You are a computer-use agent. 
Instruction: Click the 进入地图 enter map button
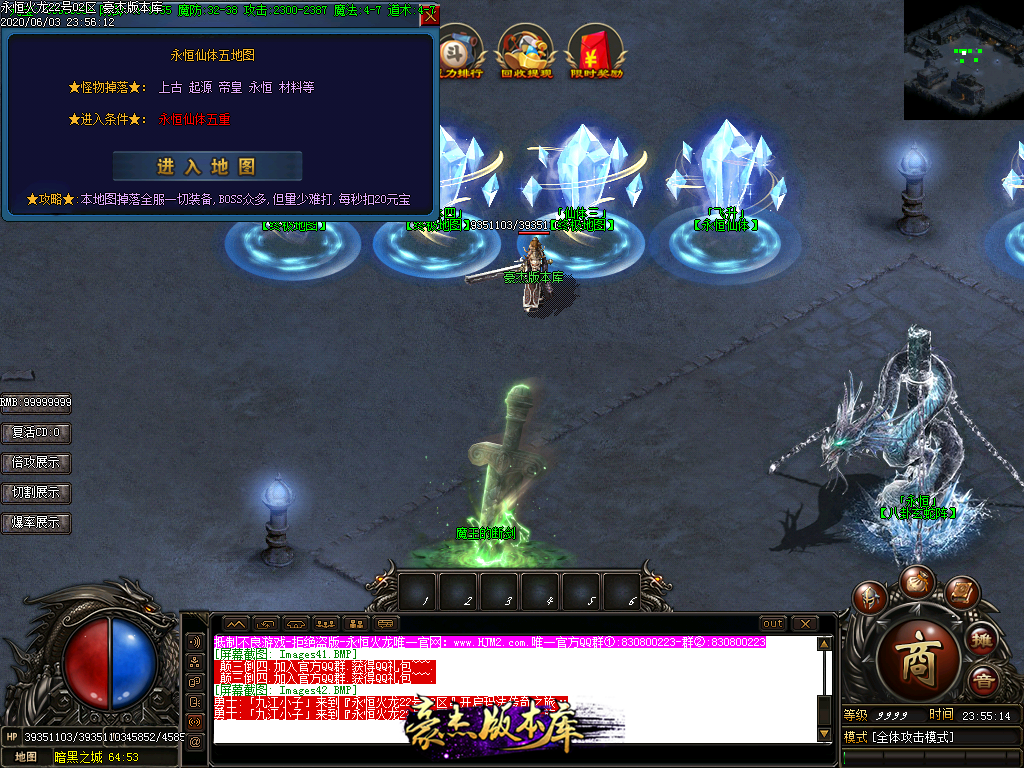pos(207,166)
